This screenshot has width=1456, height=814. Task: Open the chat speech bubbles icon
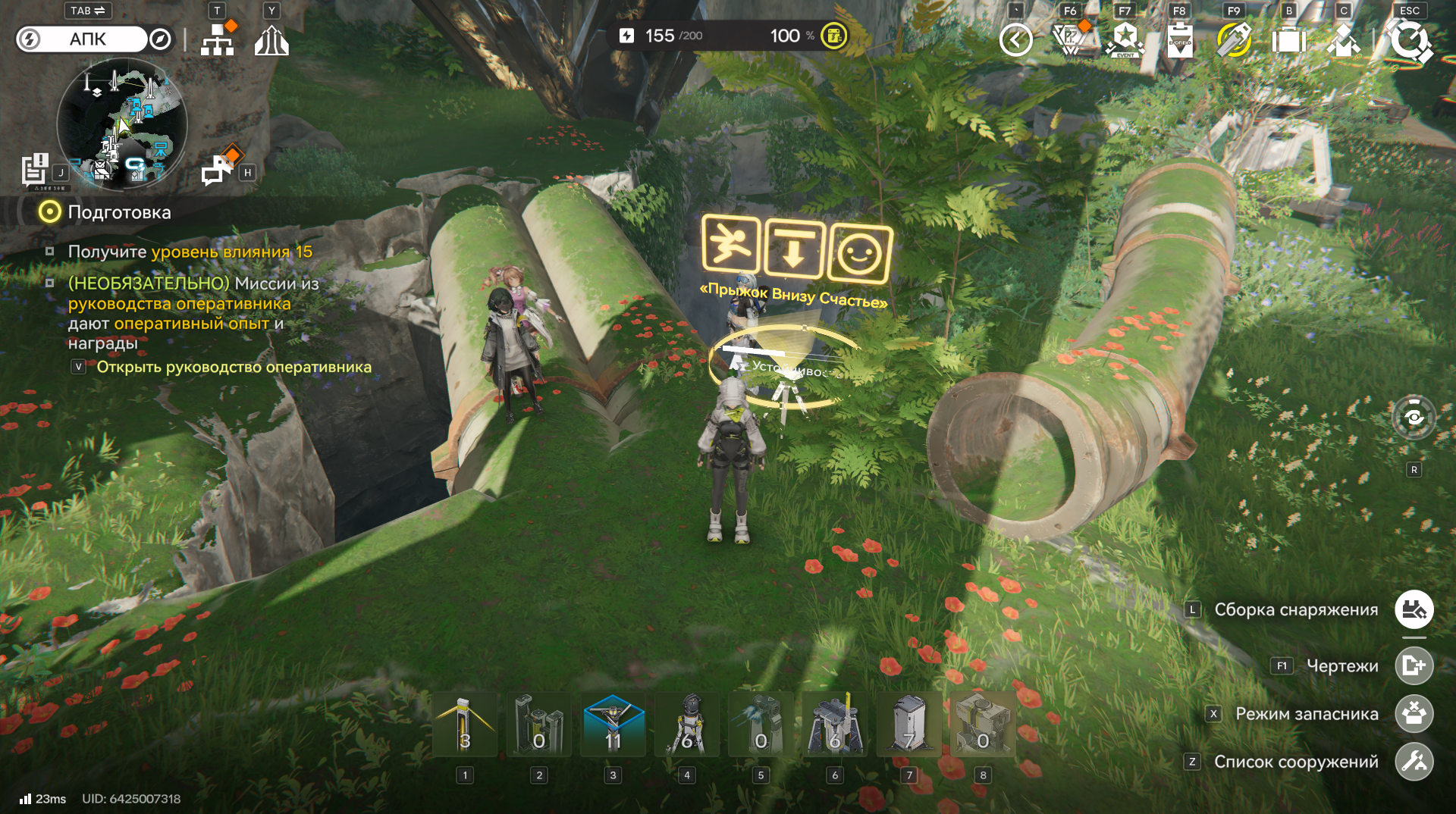pyautogui.click(x=218, y=170)
